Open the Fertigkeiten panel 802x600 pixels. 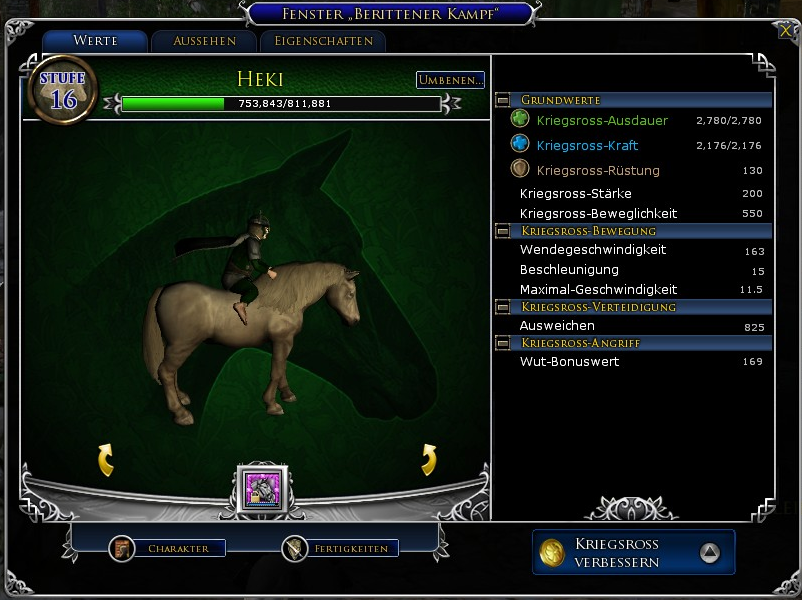pos(340,548)
